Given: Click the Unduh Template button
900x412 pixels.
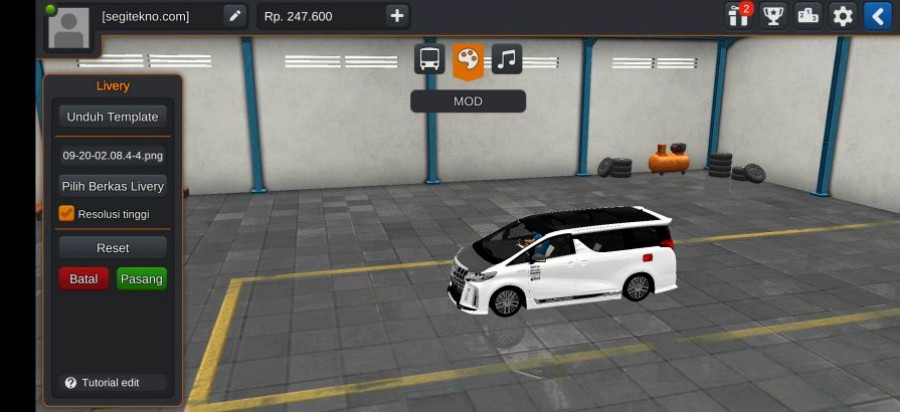Looking at the screenshot, I should [112, 117].
